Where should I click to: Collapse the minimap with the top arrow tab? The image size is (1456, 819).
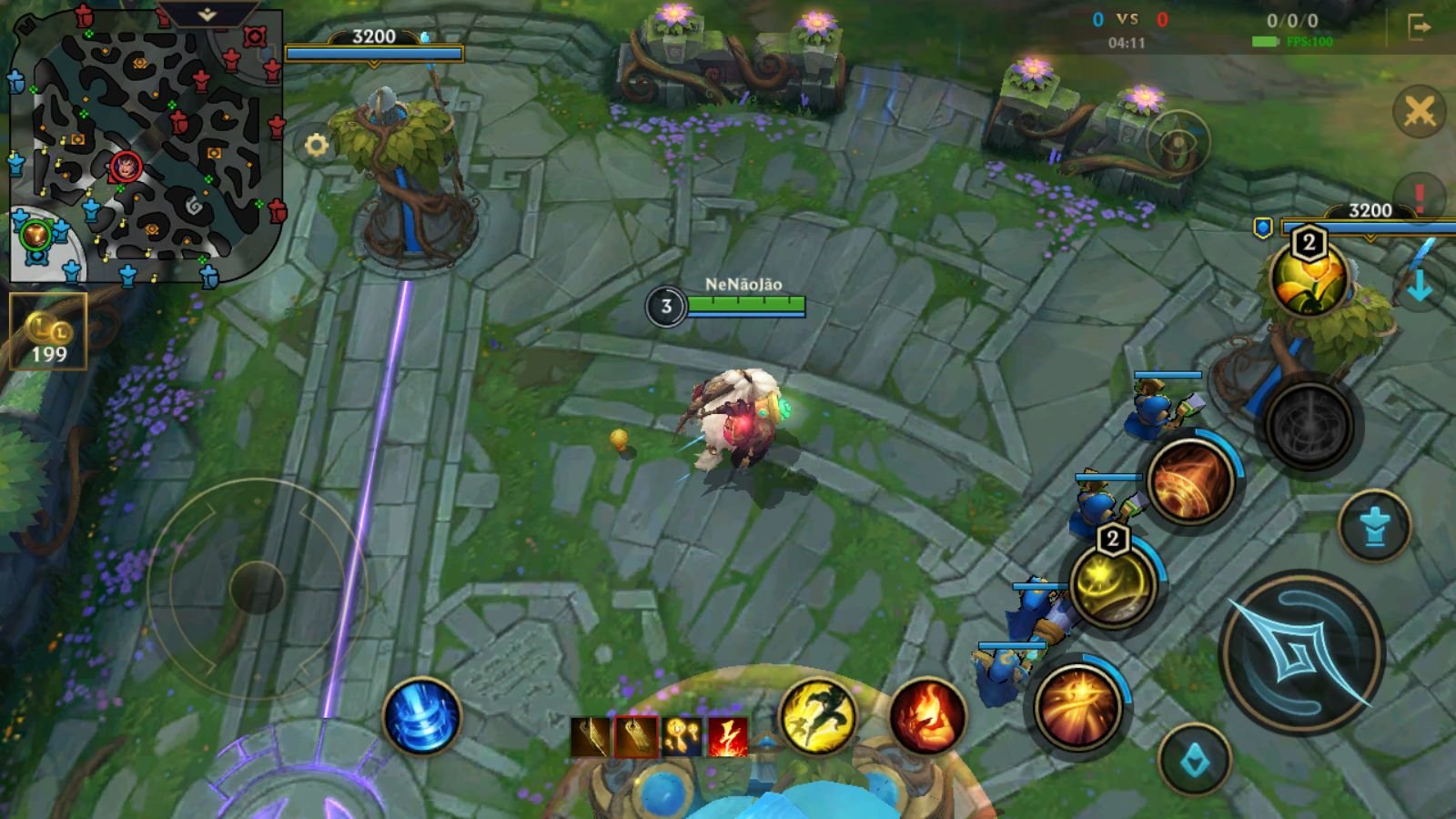[x=207, y=15]
